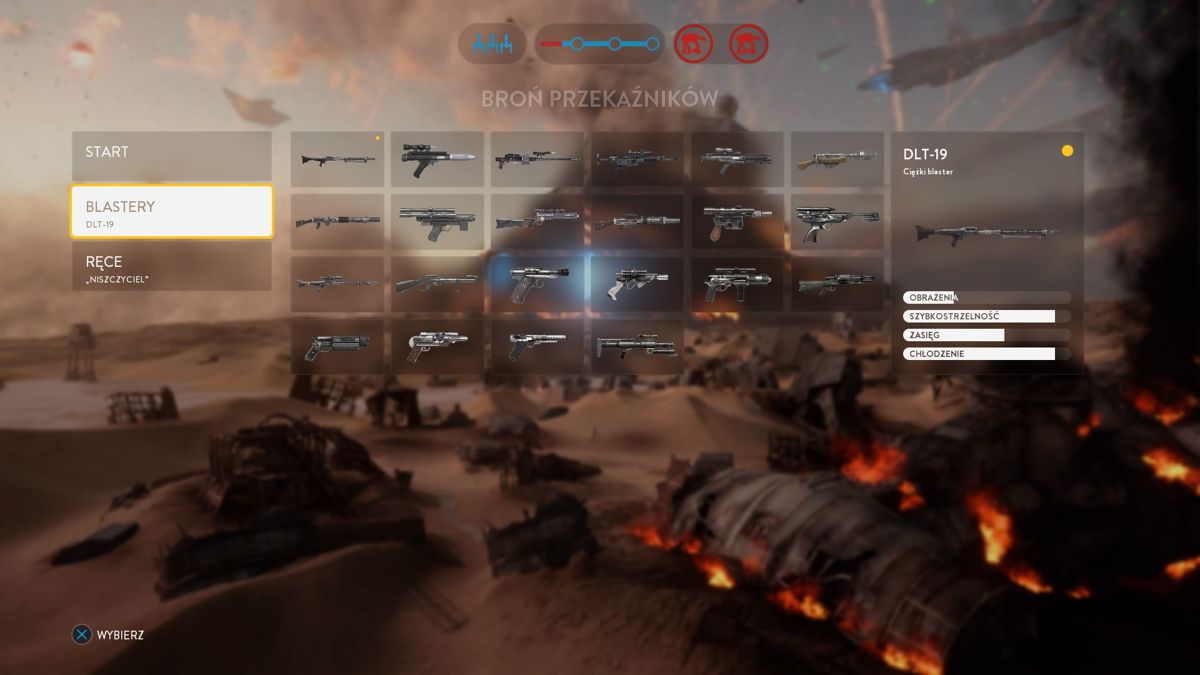Screen dimensions: 1200x675
Task: Pick the blaster with brown wooden stock
Action: (837, 159)
